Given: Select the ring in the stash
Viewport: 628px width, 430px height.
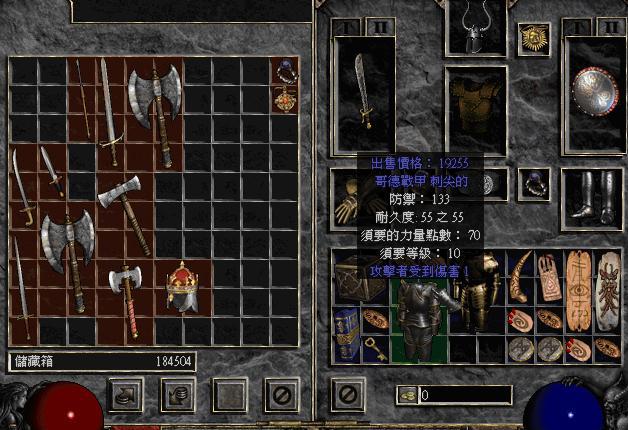Looking at the screenshot, I should coord(284,71).
